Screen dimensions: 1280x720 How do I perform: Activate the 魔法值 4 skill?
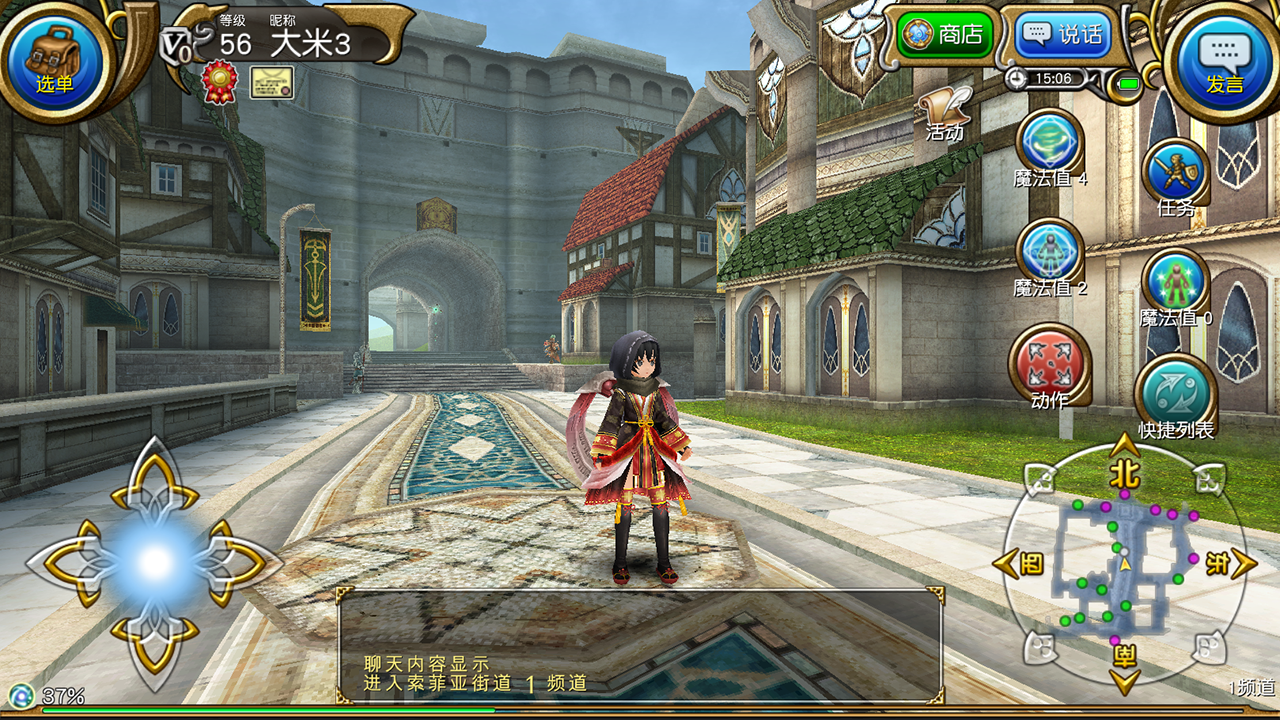(x=1049, y=142)
